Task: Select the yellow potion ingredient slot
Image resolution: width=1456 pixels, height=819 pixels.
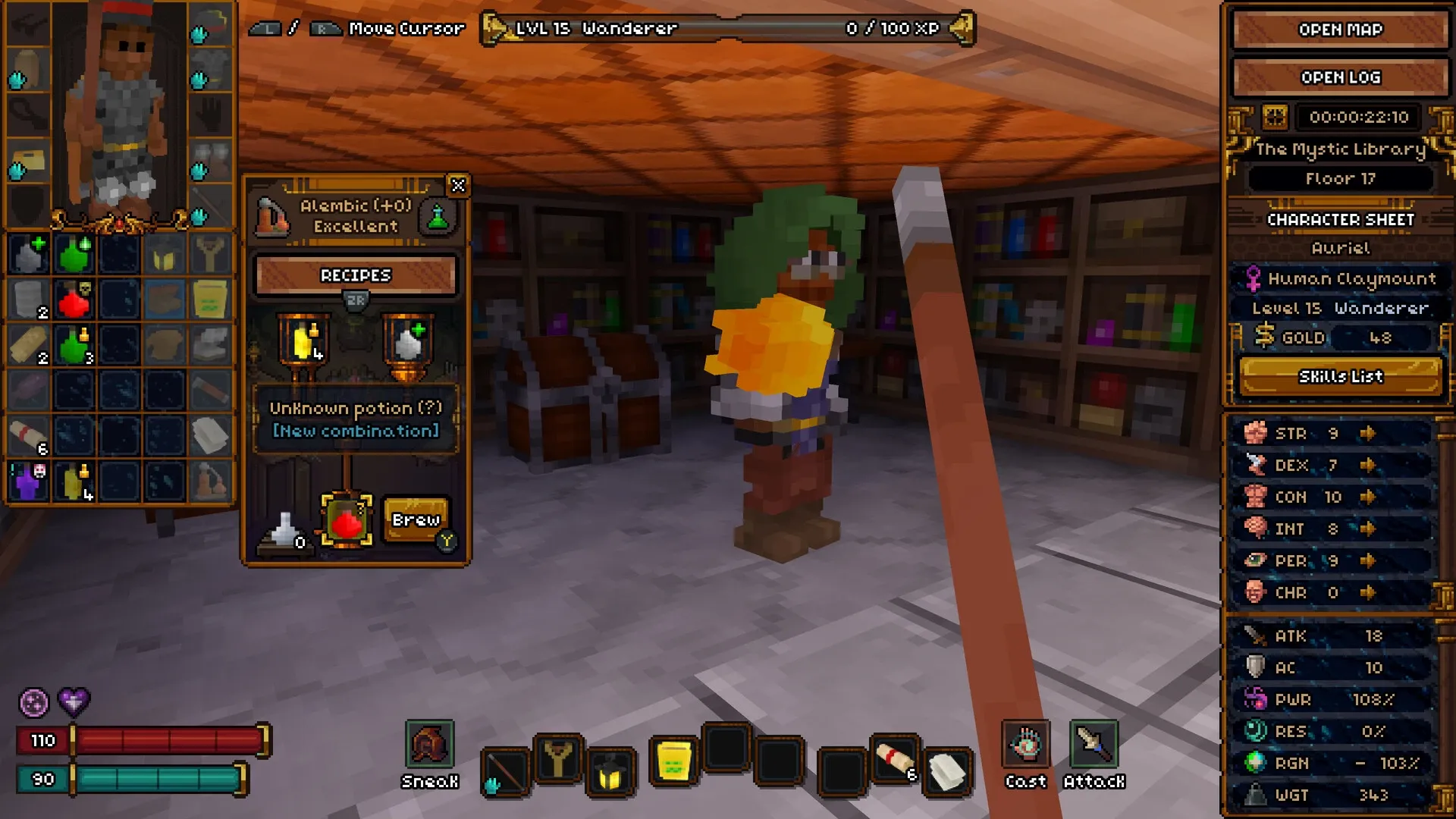Action: click(x=303, y=343)
